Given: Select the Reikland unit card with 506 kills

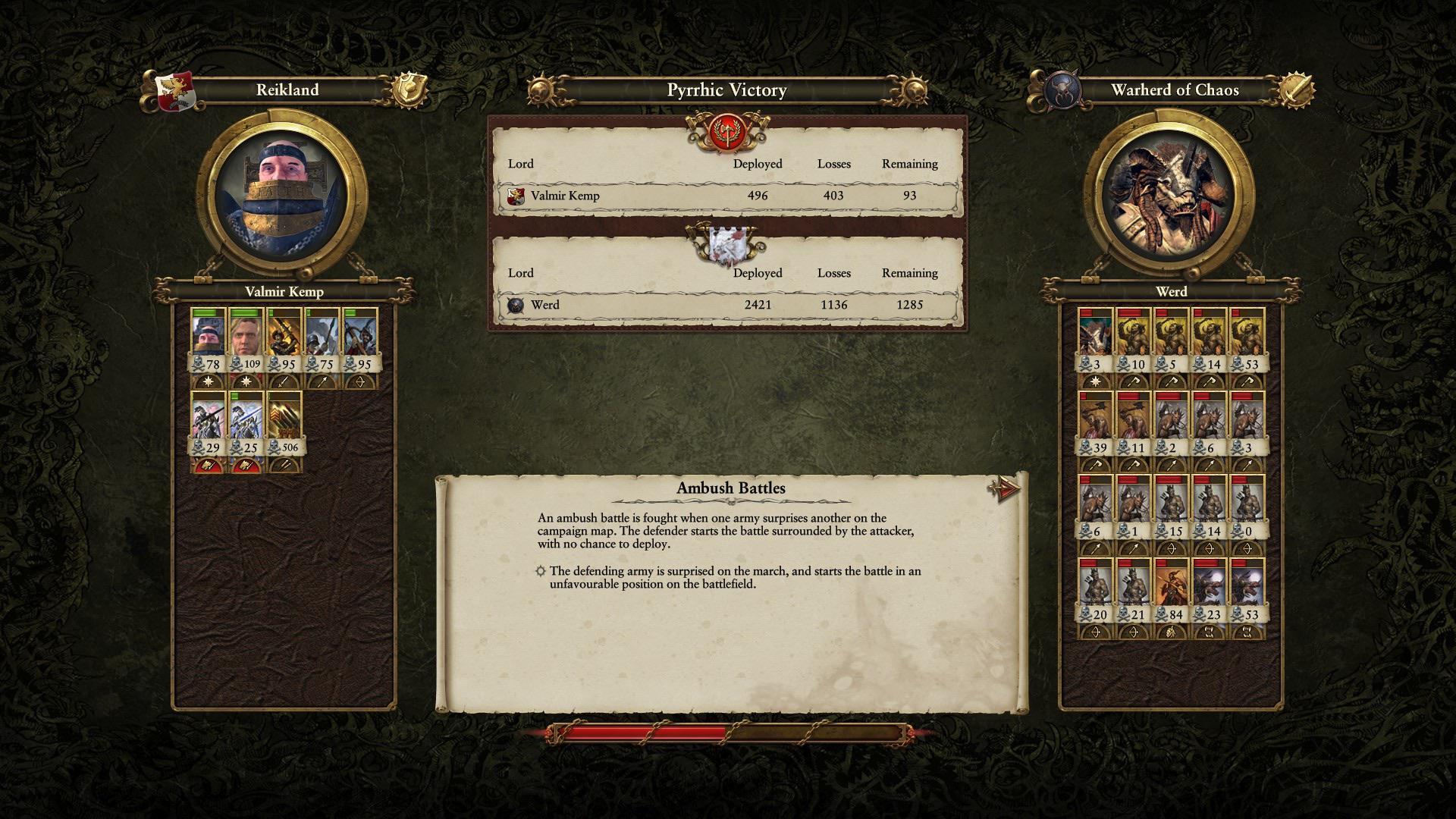Looking at the screenshot, I should tap(284, 425).
